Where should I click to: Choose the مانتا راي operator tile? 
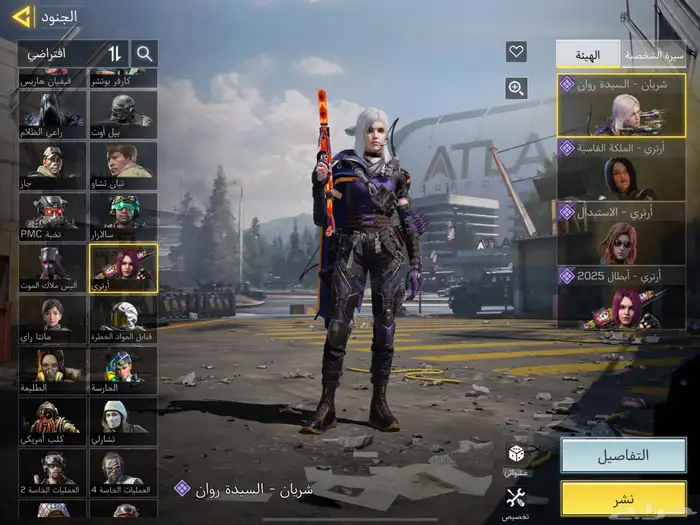coord(53,320)
